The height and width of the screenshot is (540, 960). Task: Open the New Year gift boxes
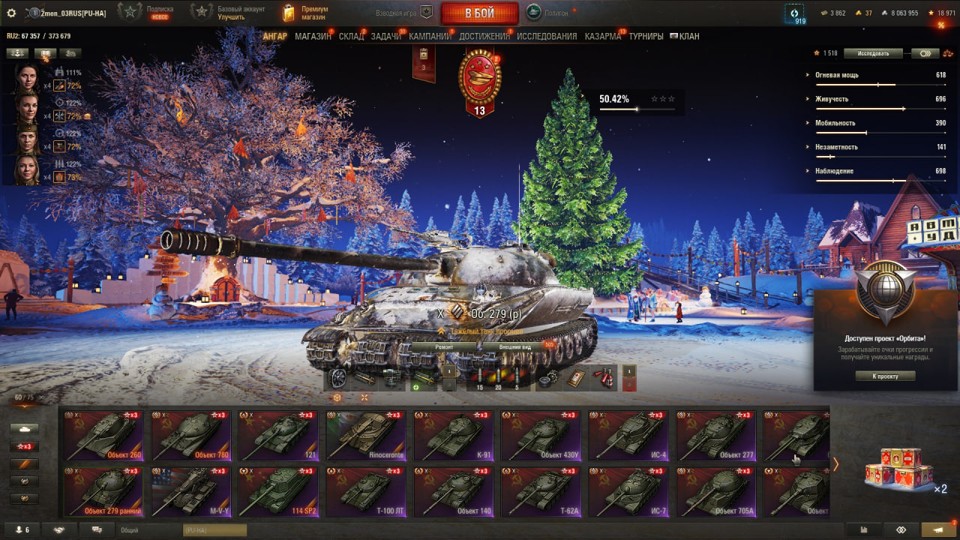pos(896,468)
